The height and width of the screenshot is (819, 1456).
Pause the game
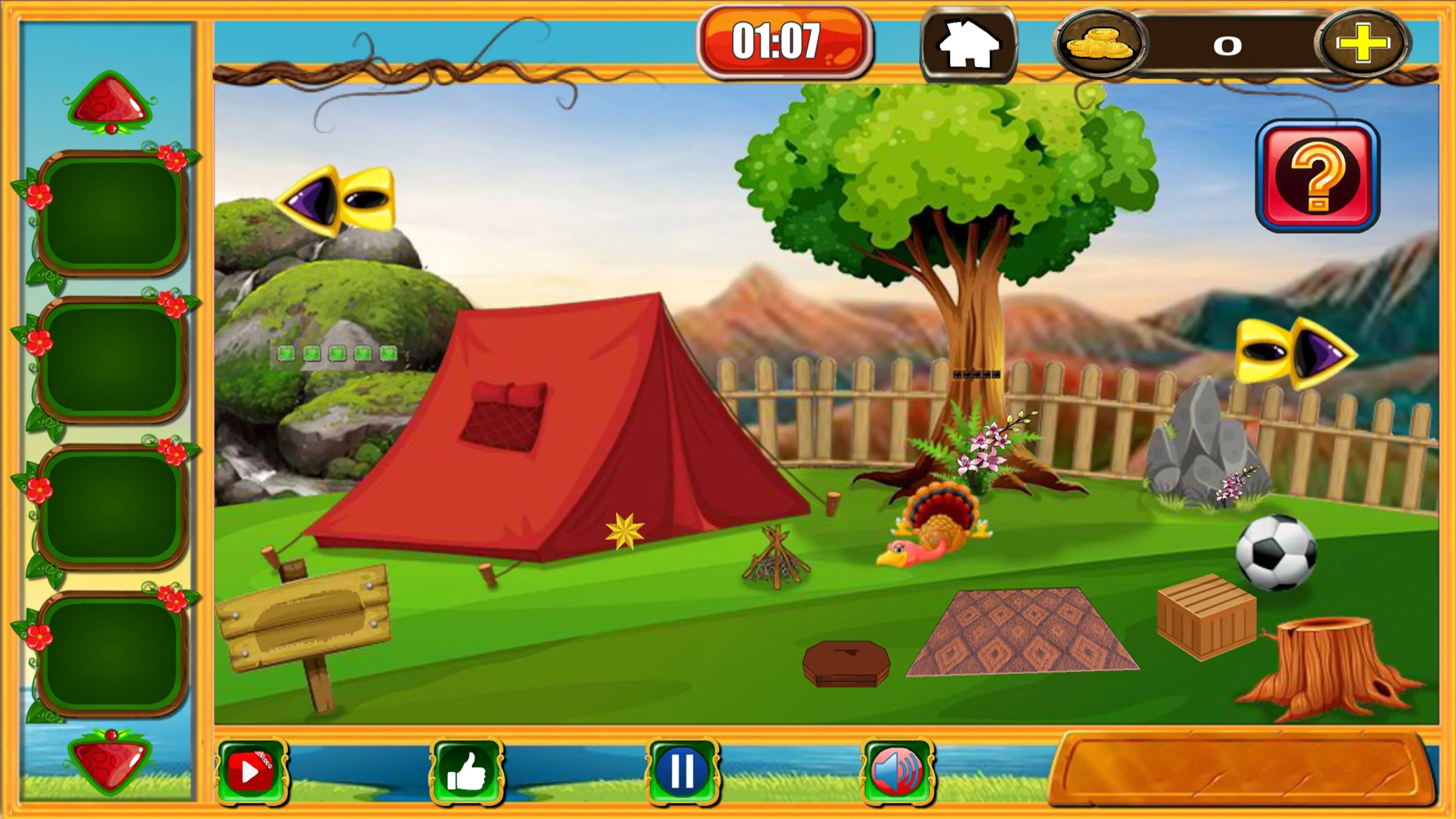pos(682,771)
